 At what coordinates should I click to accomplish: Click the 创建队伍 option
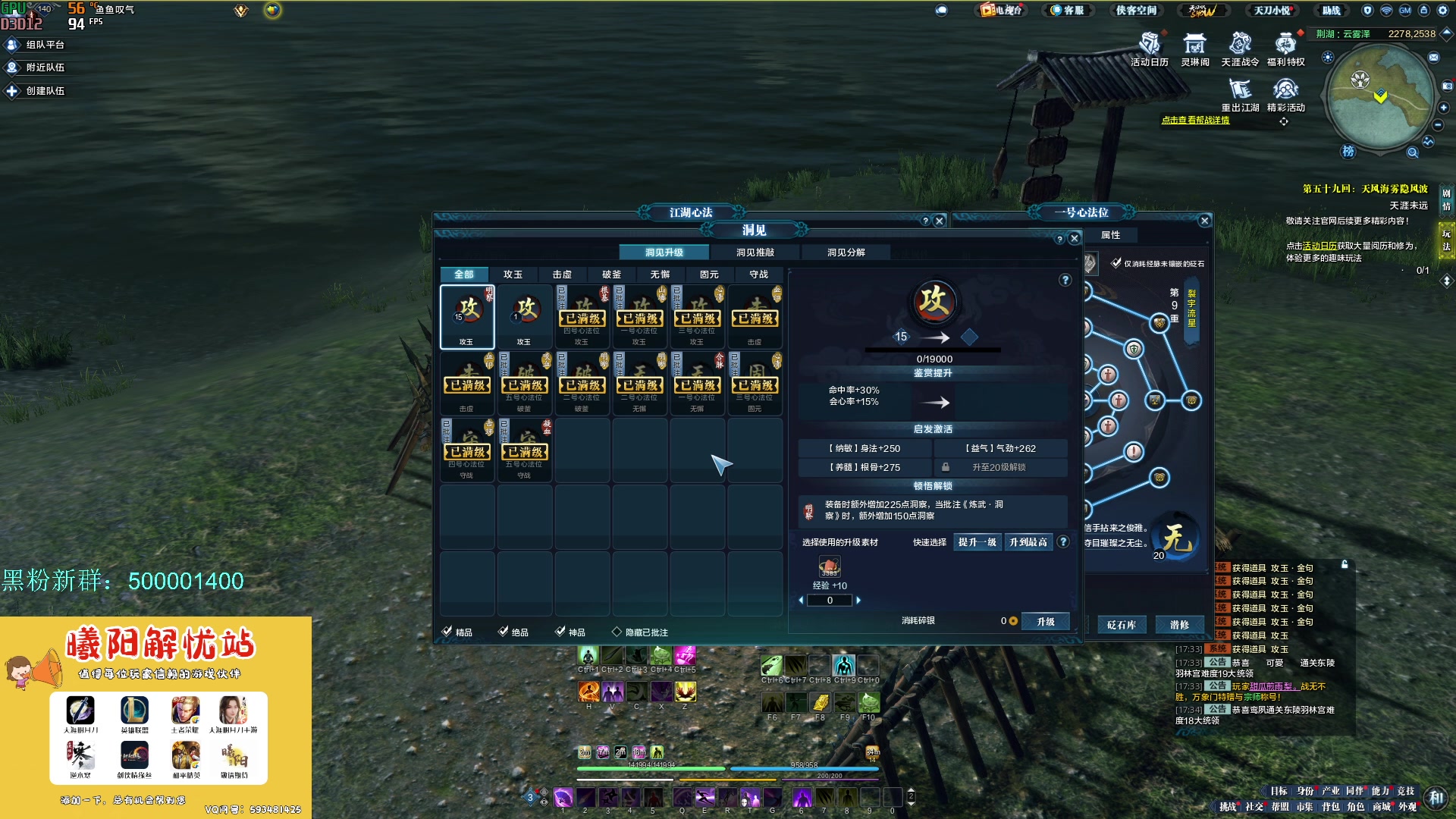point(36,91)
